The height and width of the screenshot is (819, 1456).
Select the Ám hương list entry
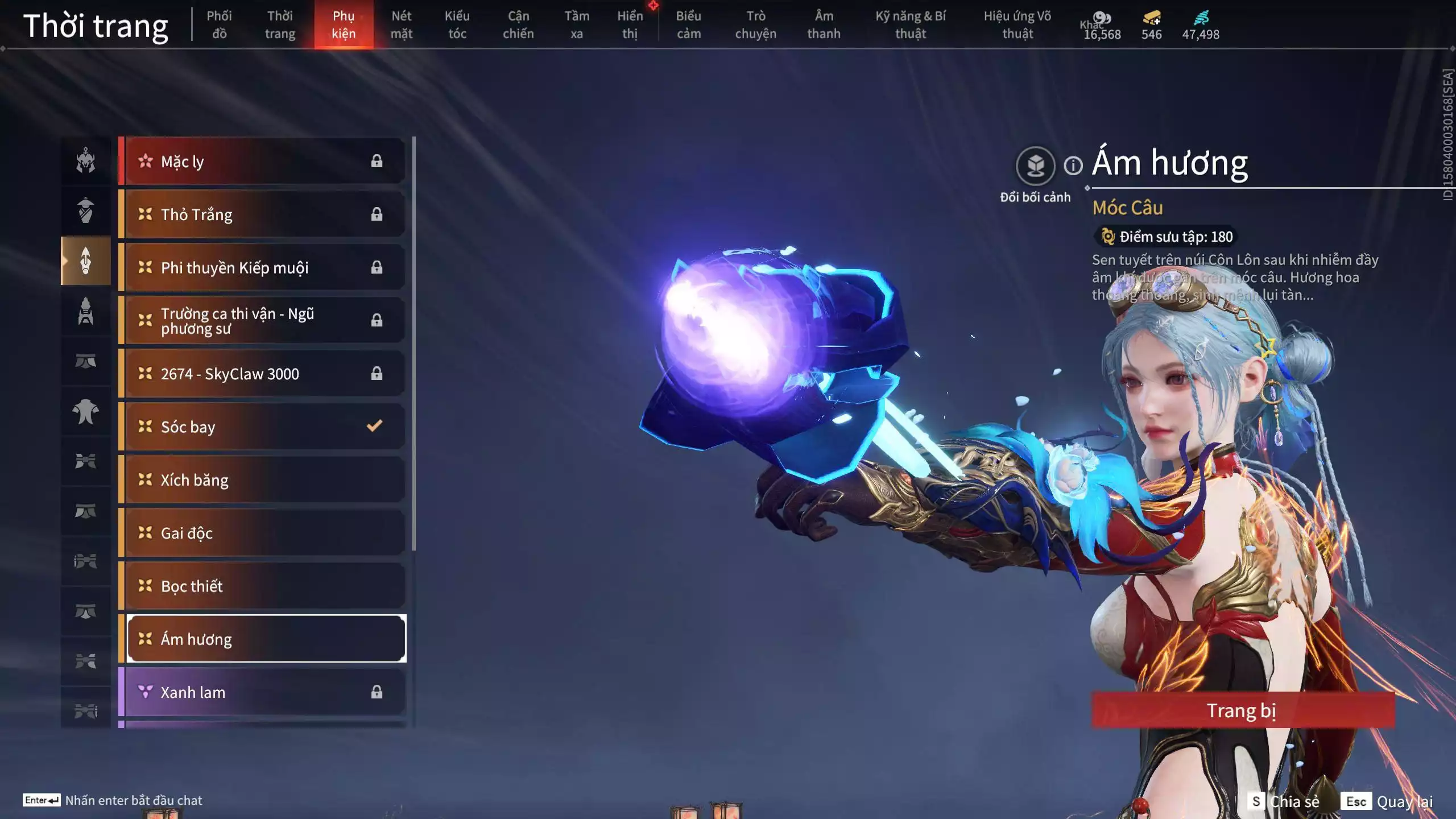(x=264, y=639)
